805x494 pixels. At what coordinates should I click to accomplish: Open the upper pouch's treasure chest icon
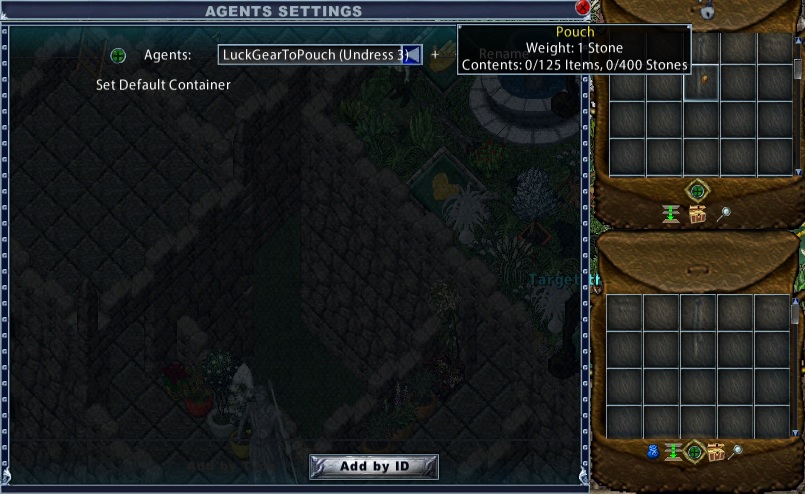pyautogui.click(x=697, y=213)
